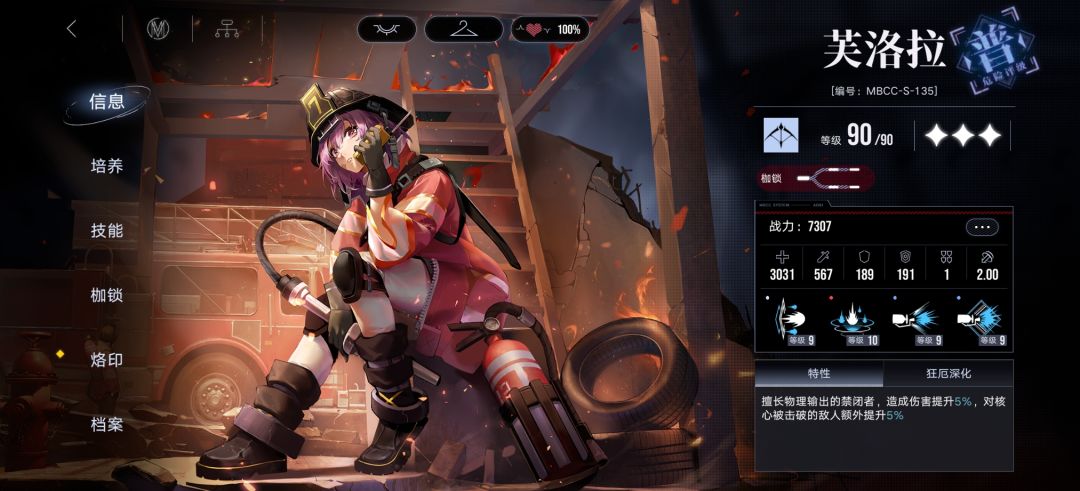Select the 特性 tab

tap(819, 374)
